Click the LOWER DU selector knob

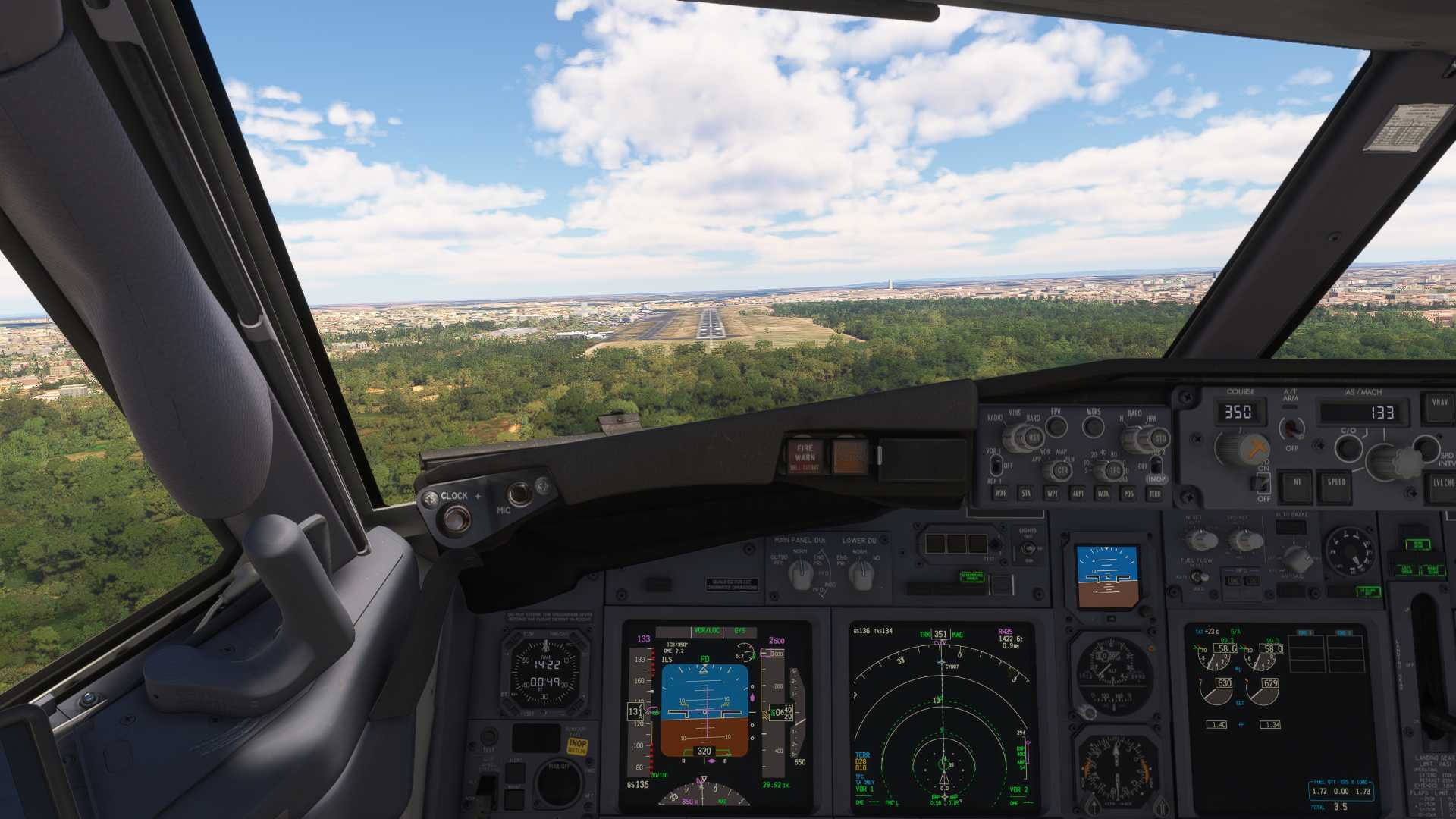(860, 576)
